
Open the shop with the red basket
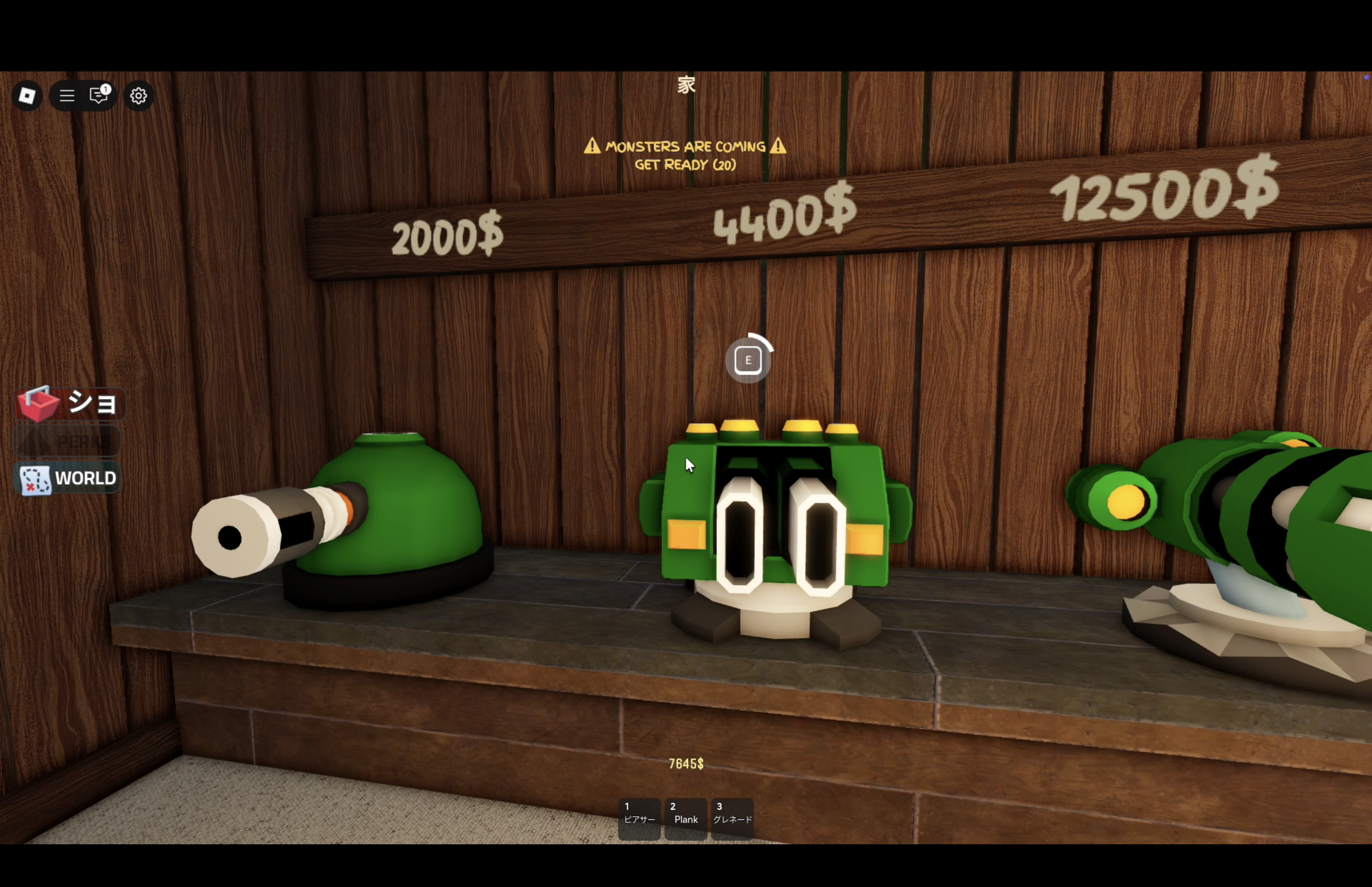(68, 403)
